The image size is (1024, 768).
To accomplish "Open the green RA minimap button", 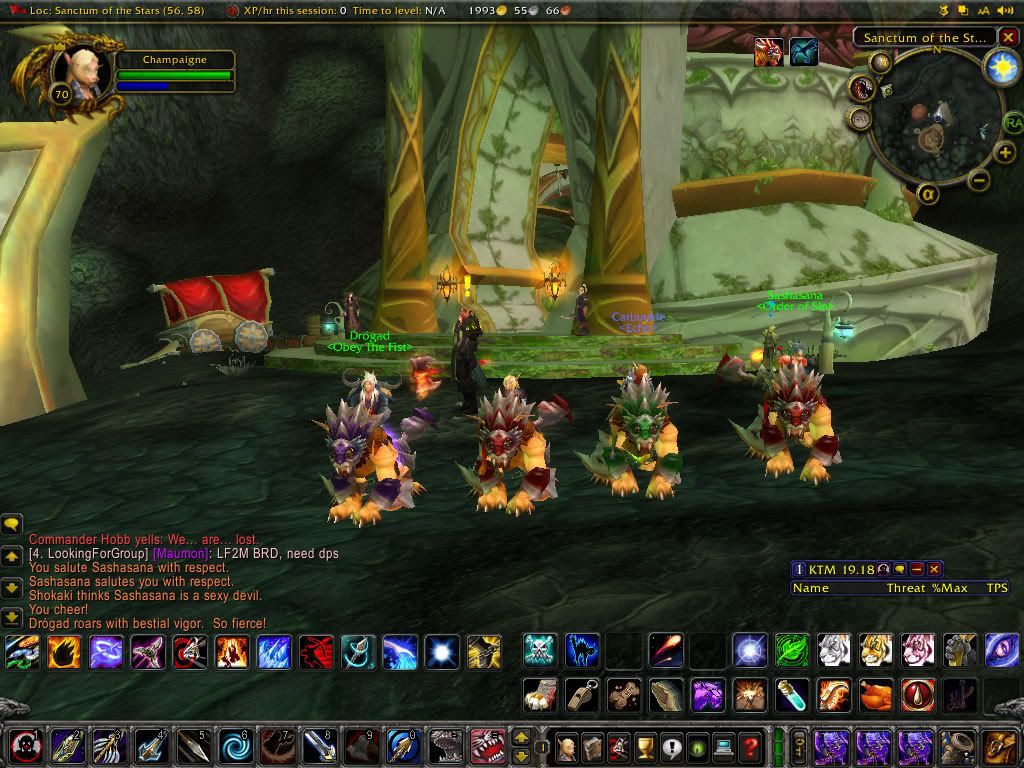I will (1013, 123).
